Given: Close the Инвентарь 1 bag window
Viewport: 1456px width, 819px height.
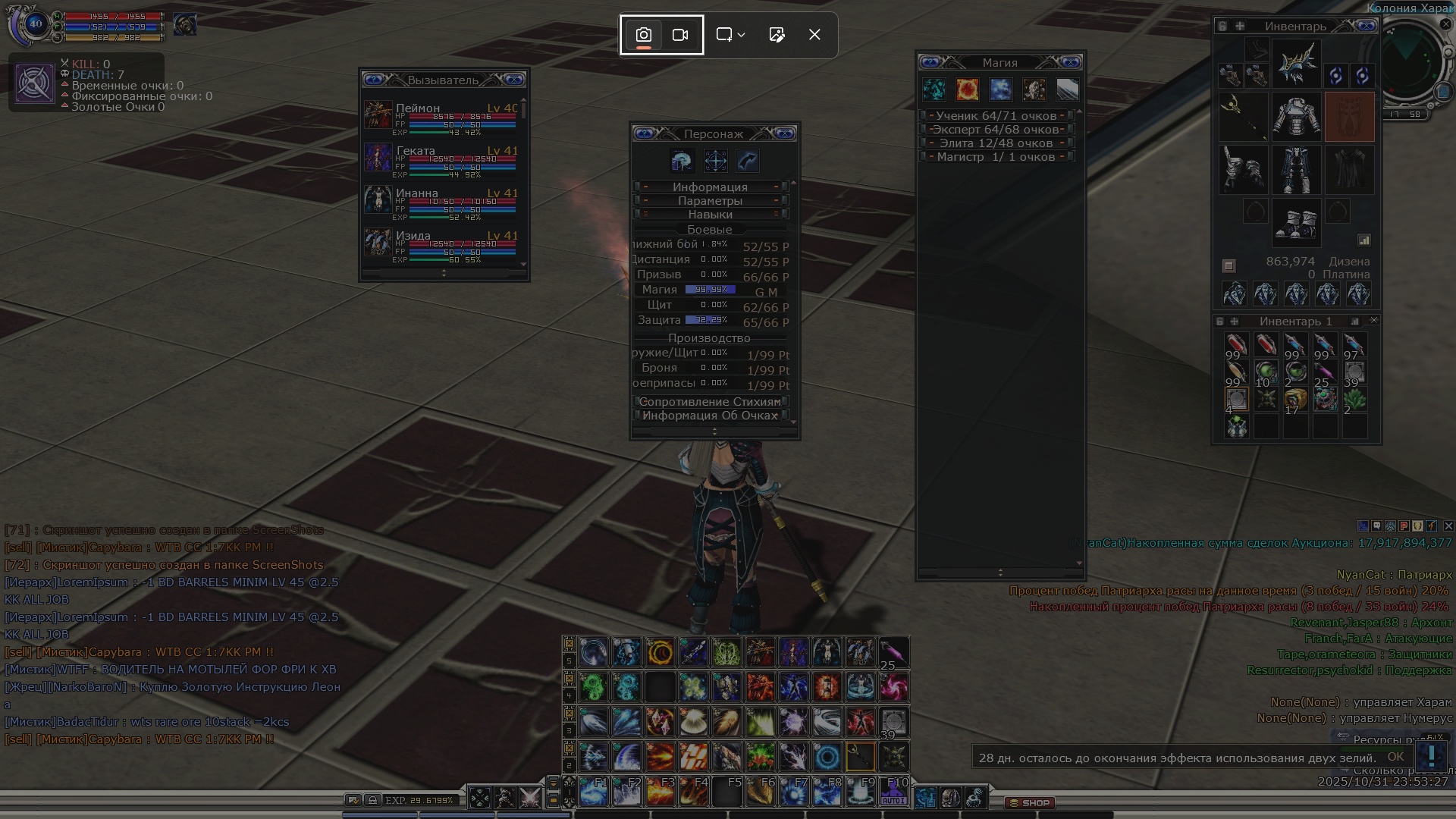Looking at the screenshot, I should 1373,321.
